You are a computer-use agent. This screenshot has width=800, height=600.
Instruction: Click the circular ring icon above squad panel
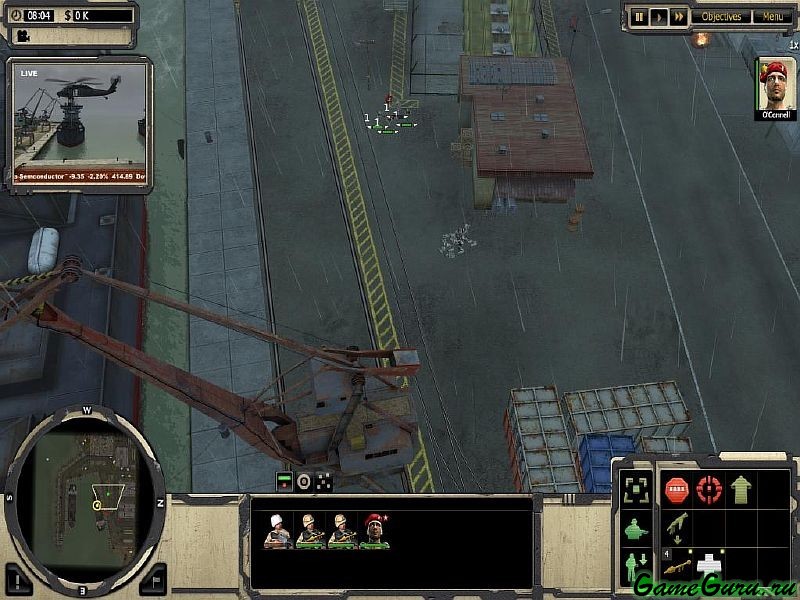304,482
